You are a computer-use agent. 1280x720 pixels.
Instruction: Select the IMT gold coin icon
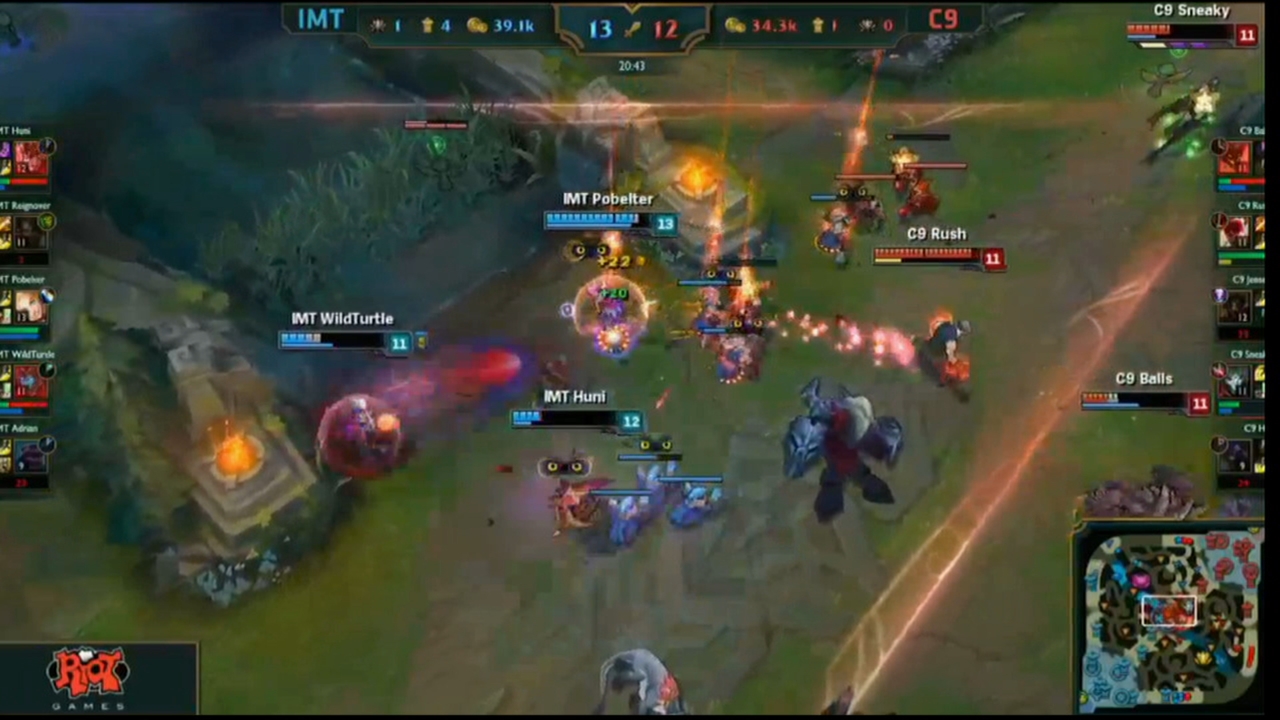(x=477, y=26)
